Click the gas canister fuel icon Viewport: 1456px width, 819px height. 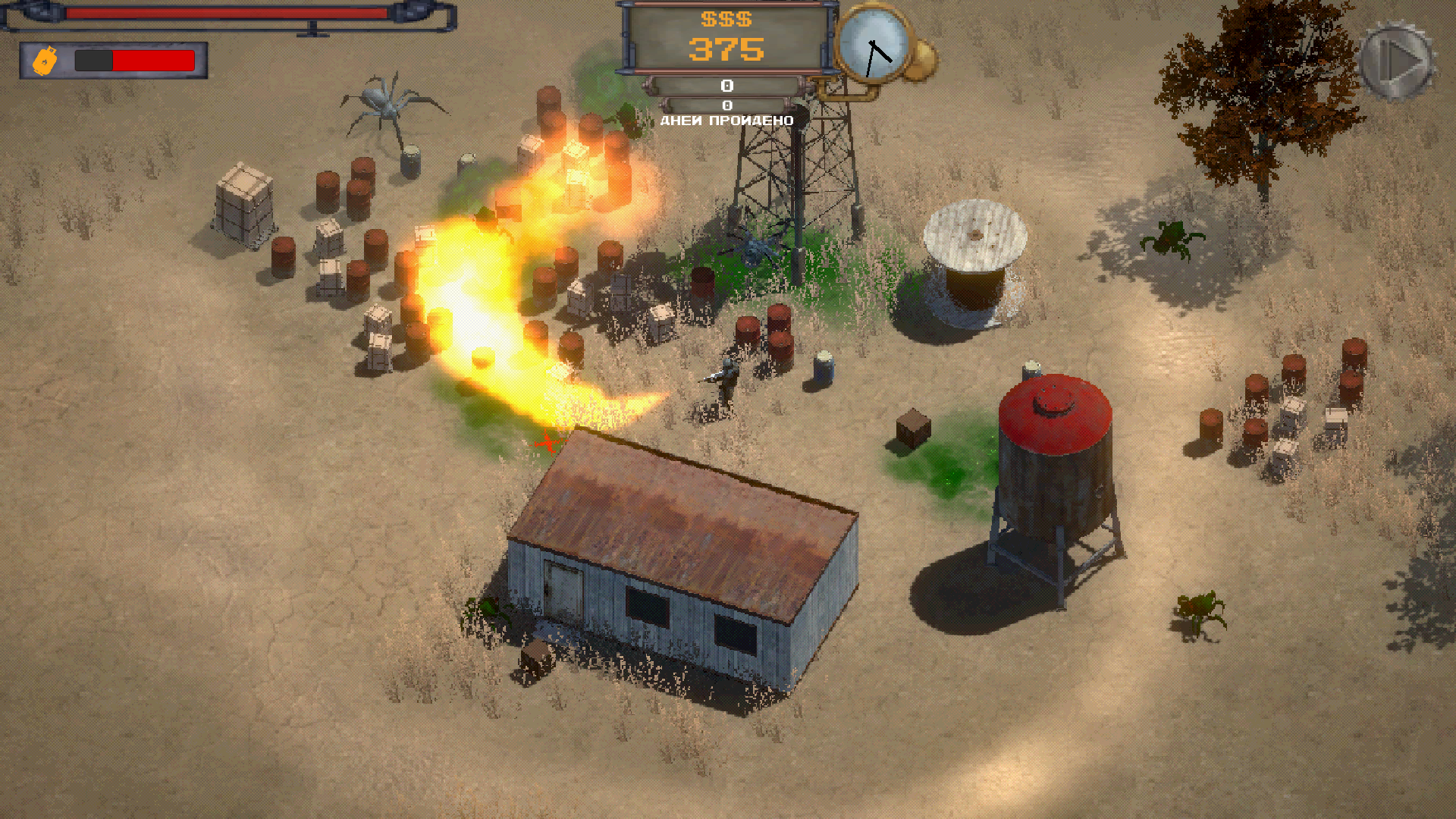43,59
